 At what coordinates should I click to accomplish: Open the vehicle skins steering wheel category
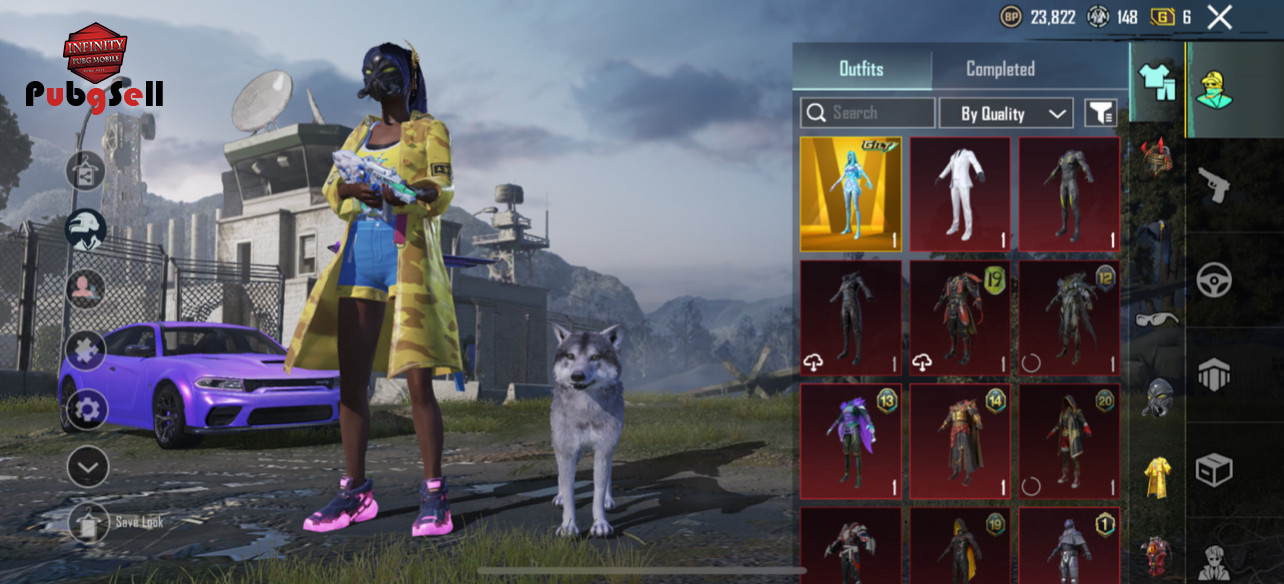1214,280
